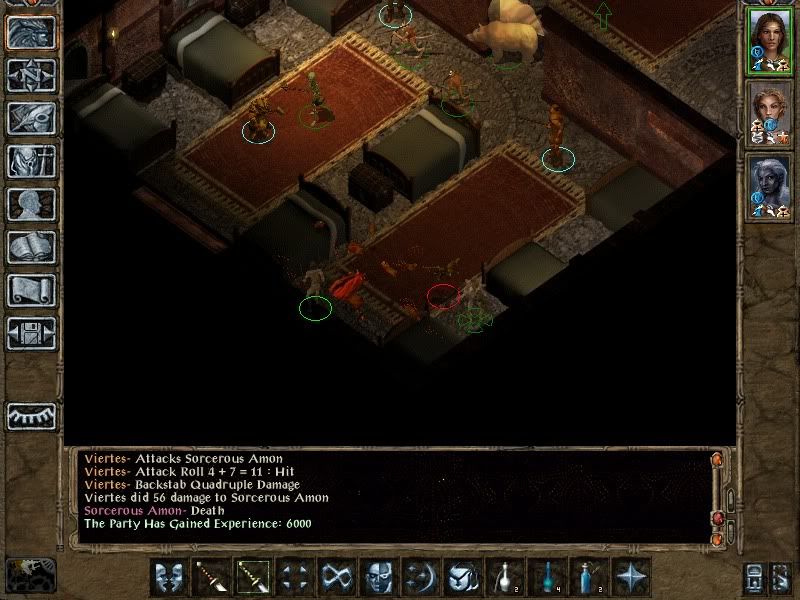Use the blue potion with count 4
This screenshot has height=600, width=800.
pyautogui.click(x=547, y=577)
